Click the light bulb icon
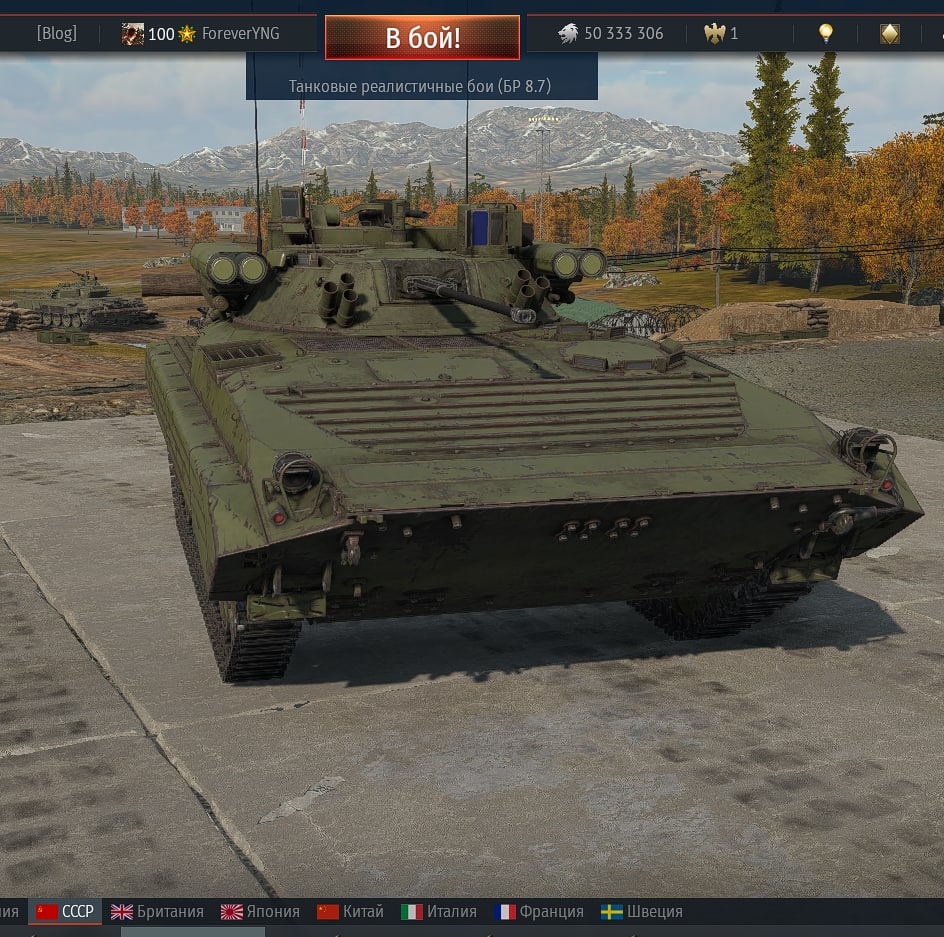This screenshot has width=944, height=937. coord(826,33)
